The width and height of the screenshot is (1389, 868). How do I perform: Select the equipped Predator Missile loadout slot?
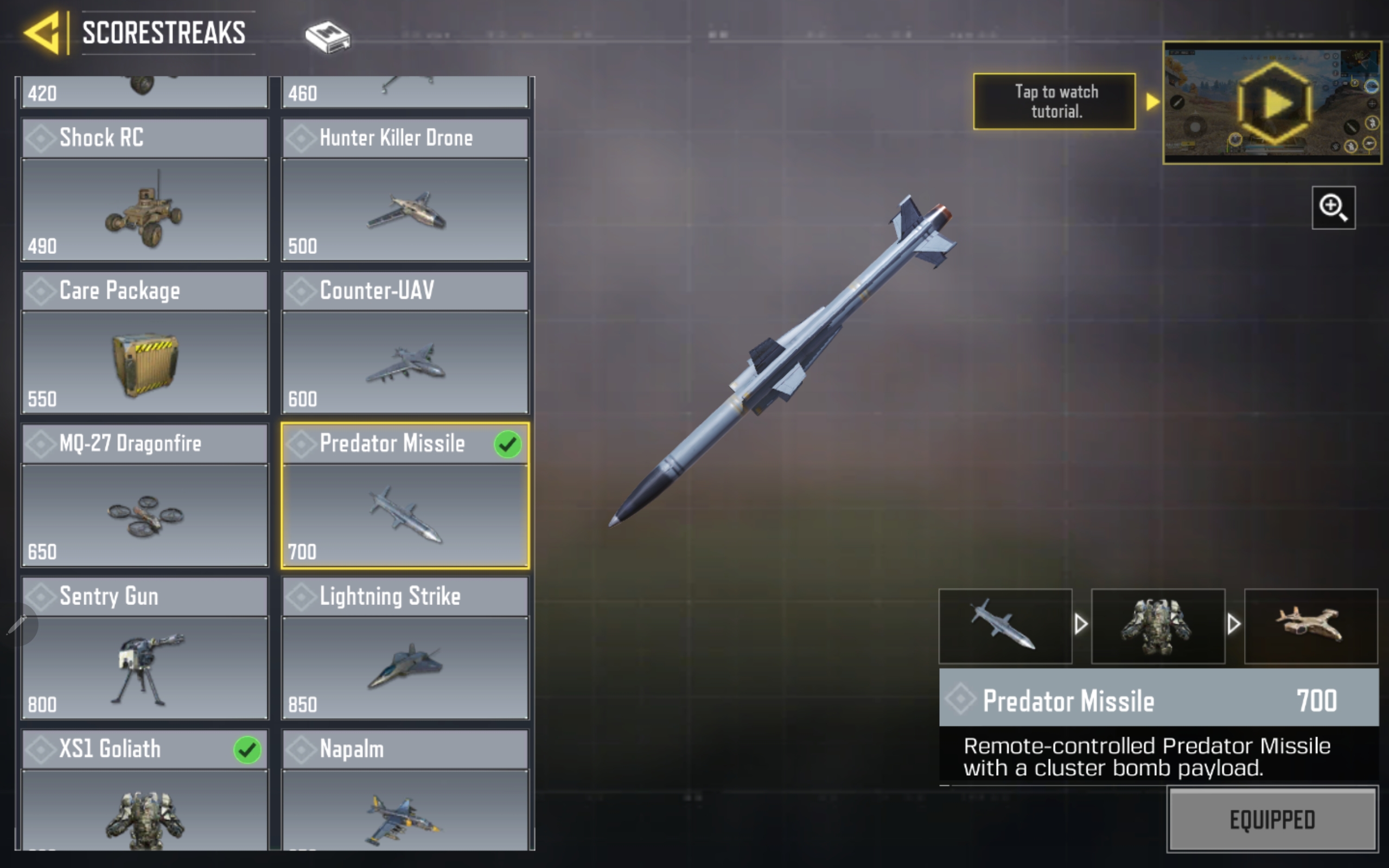[x=1005, y=626]
